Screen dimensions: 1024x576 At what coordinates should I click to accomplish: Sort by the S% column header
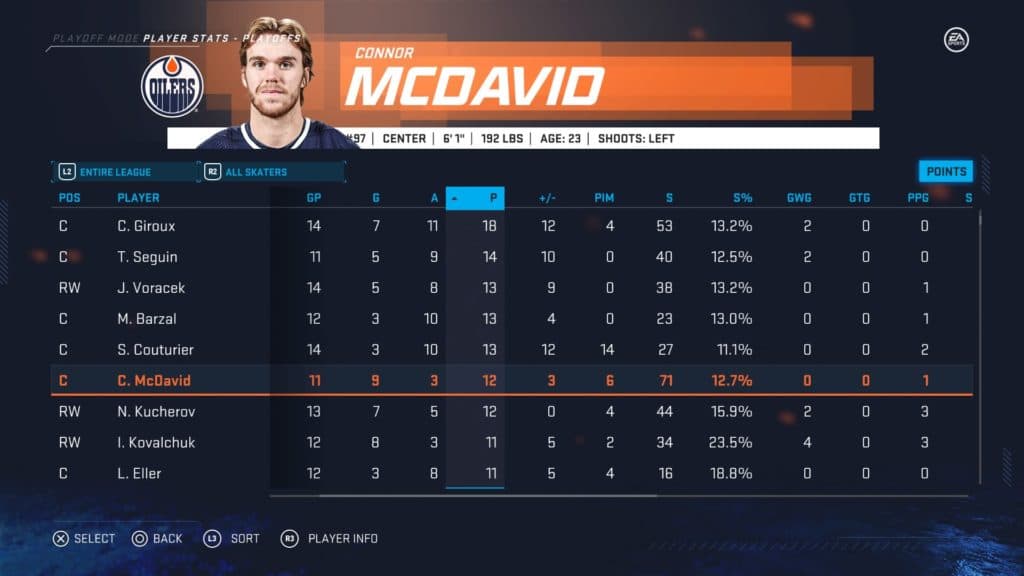click(741, 198)
